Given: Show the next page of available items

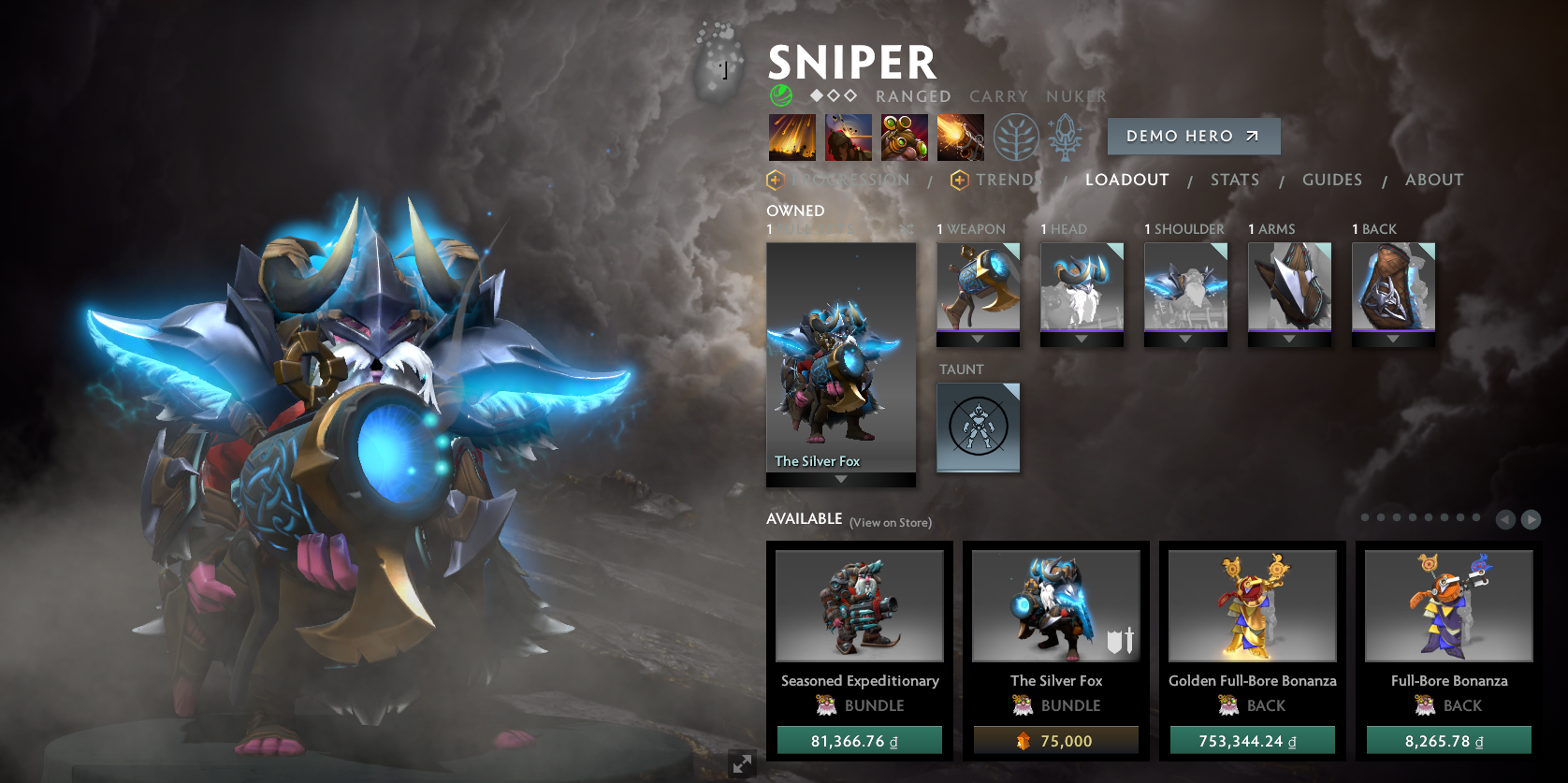Looking at the screenshot, I should point(1531,519).
